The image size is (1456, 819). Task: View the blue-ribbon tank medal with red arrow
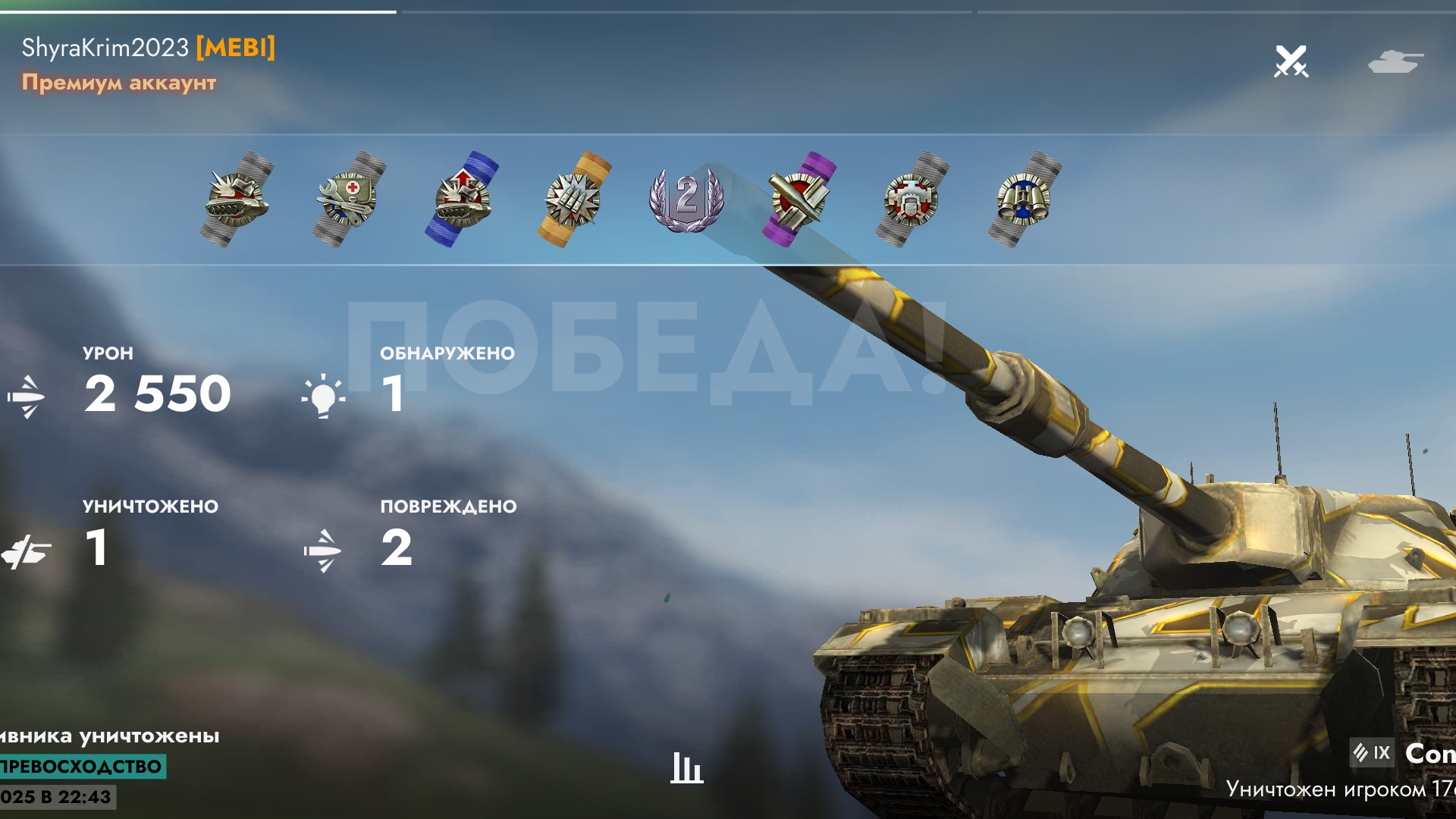[462, 199]
